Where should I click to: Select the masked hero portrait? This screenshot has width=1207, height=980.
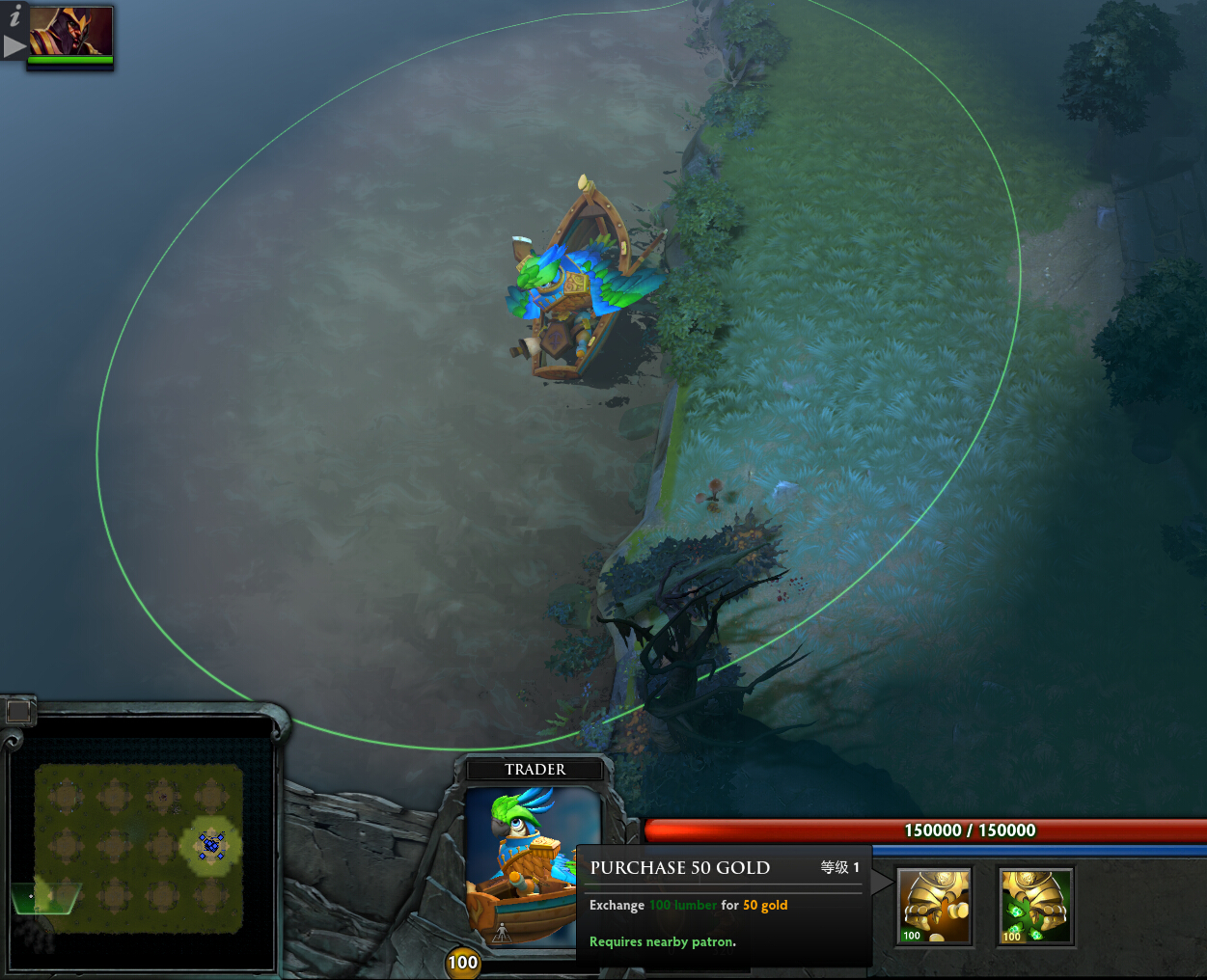pyautogui.click(x=70, y=32)
